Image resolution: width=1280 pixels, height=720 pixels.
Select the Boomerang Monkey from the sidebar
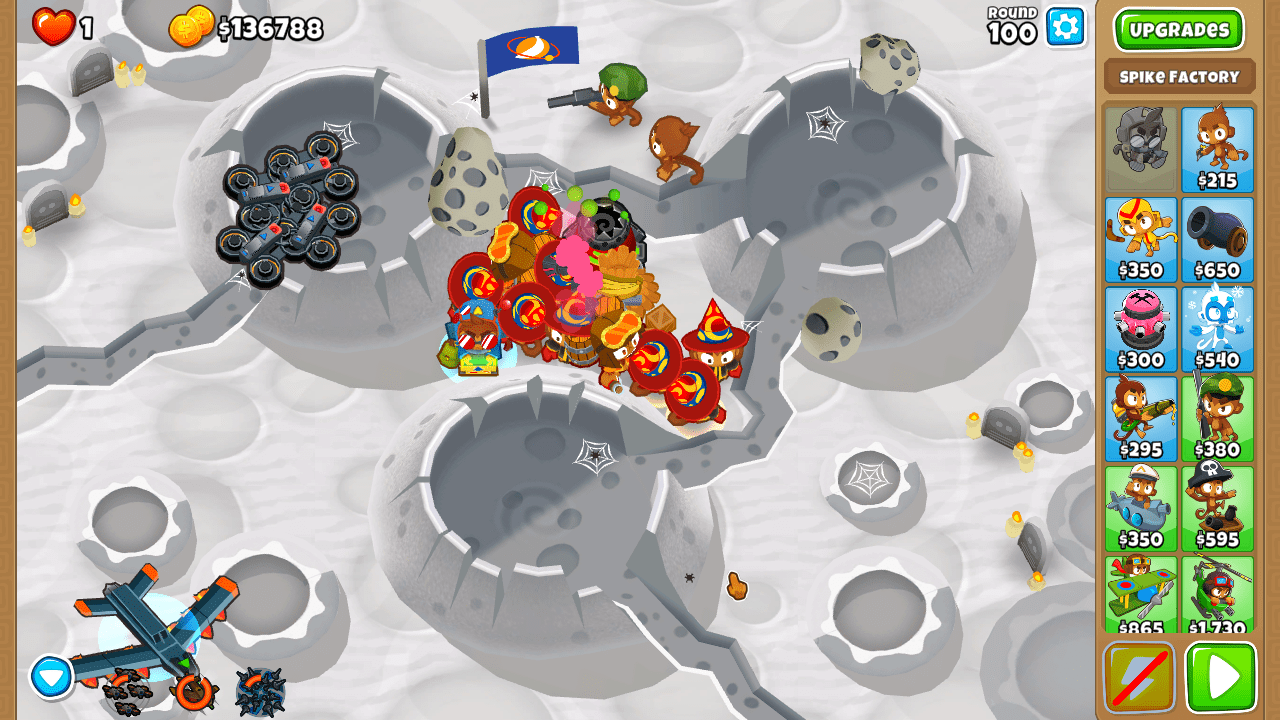1141,238
